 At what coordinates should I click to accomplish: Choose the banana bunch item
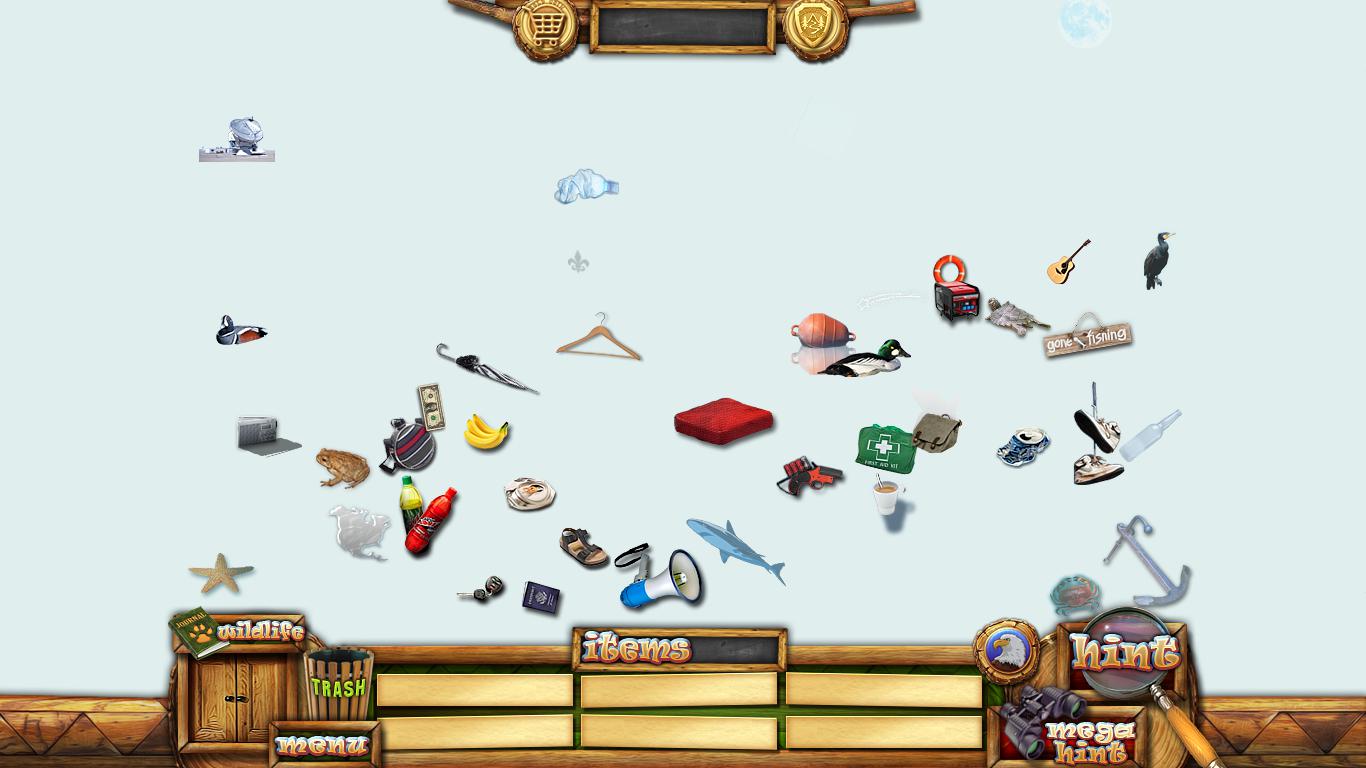tap(486, 432)
